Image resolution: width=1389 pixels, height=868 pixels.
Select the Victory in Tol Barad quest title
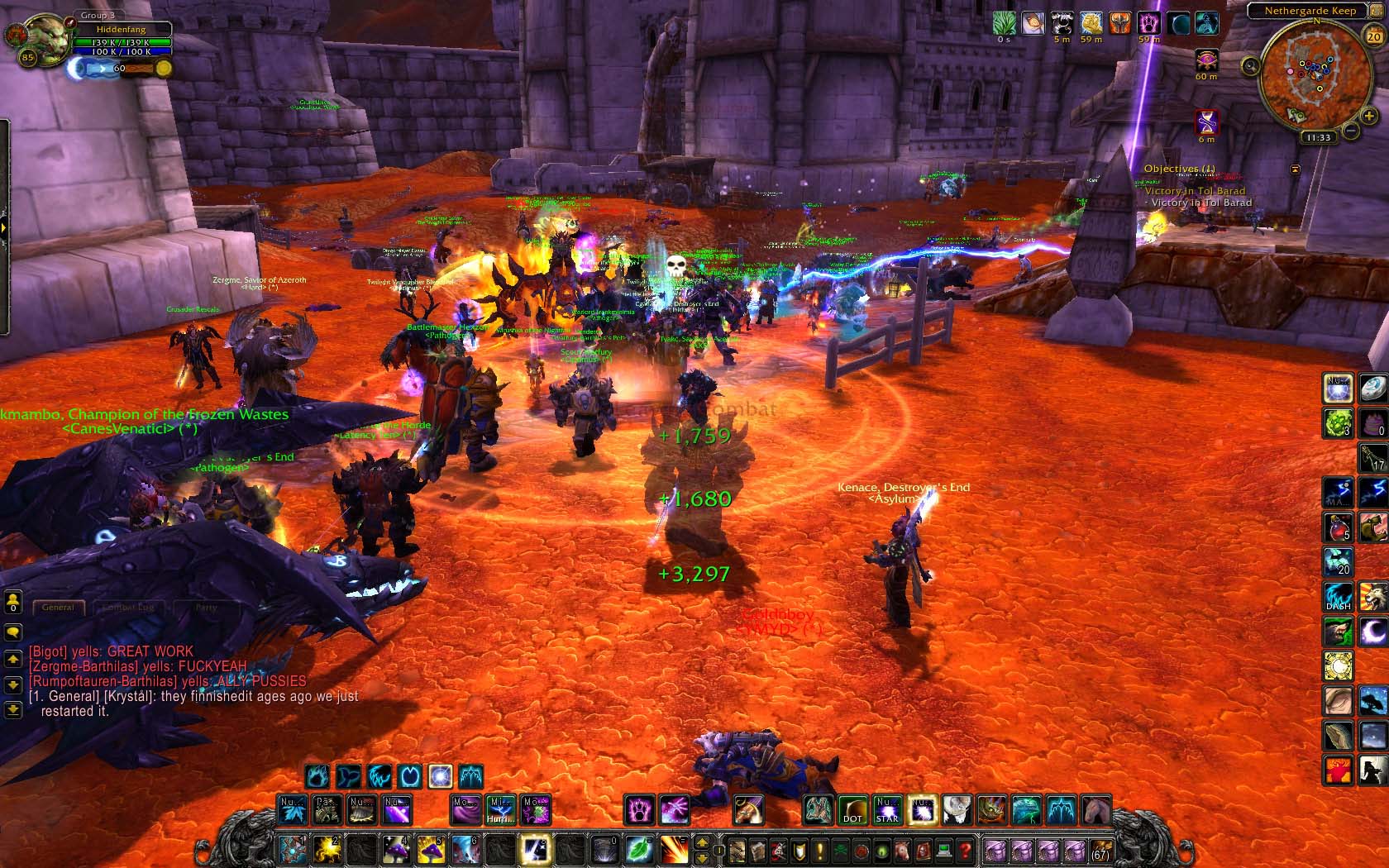[1195, 191]
